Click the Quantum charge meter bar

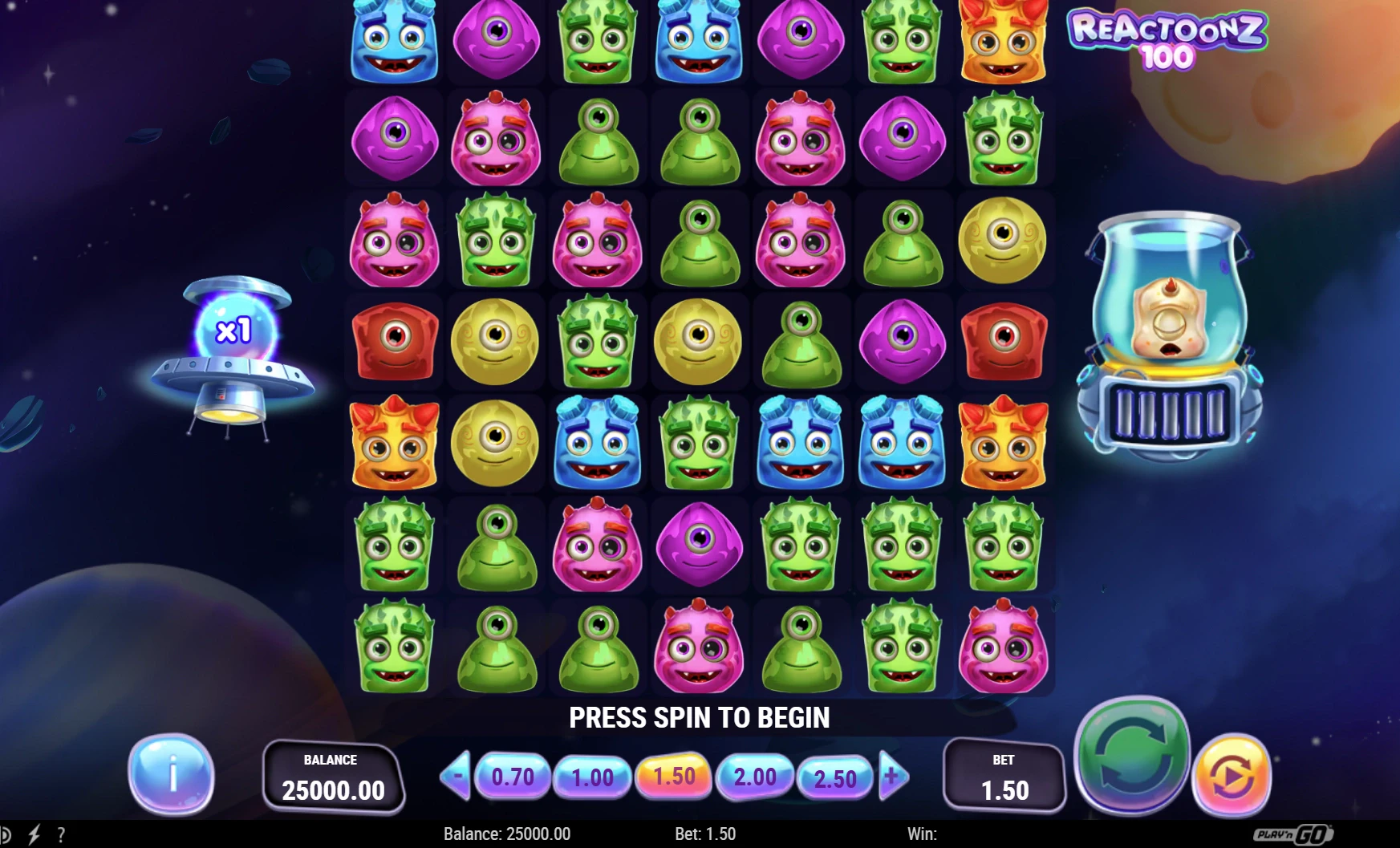click(1171, 412)
